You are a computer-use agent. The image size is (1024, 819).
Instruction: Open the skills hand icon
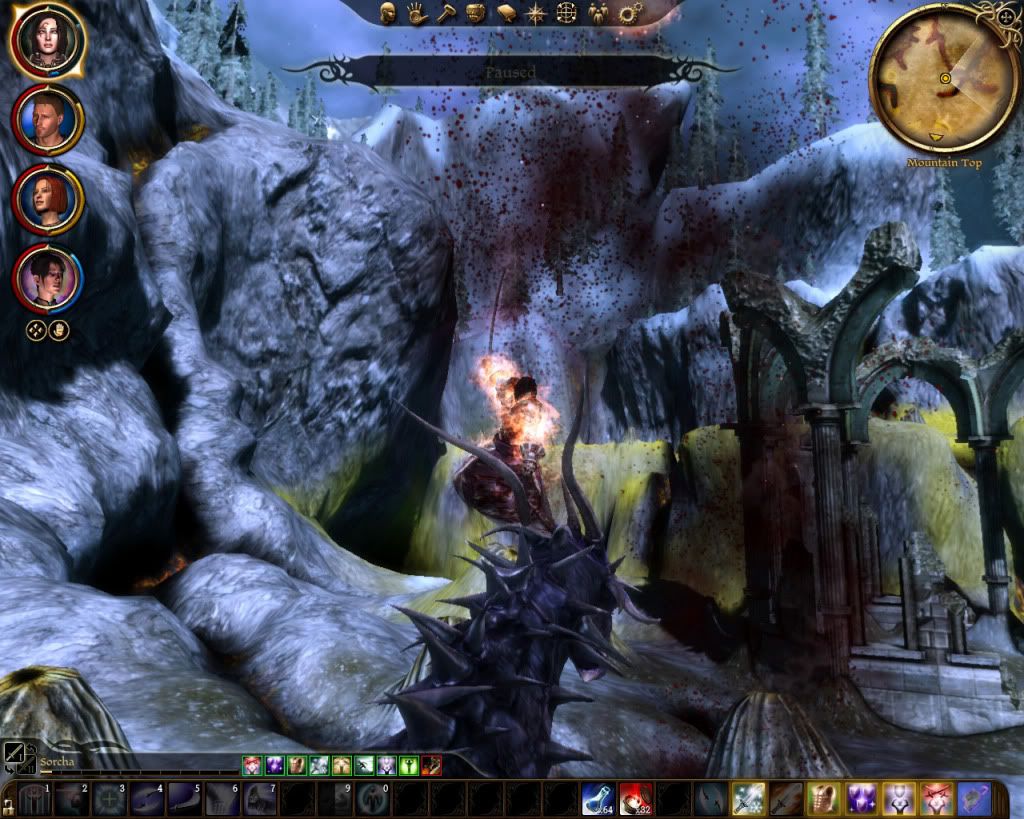(x=416, y=13)
